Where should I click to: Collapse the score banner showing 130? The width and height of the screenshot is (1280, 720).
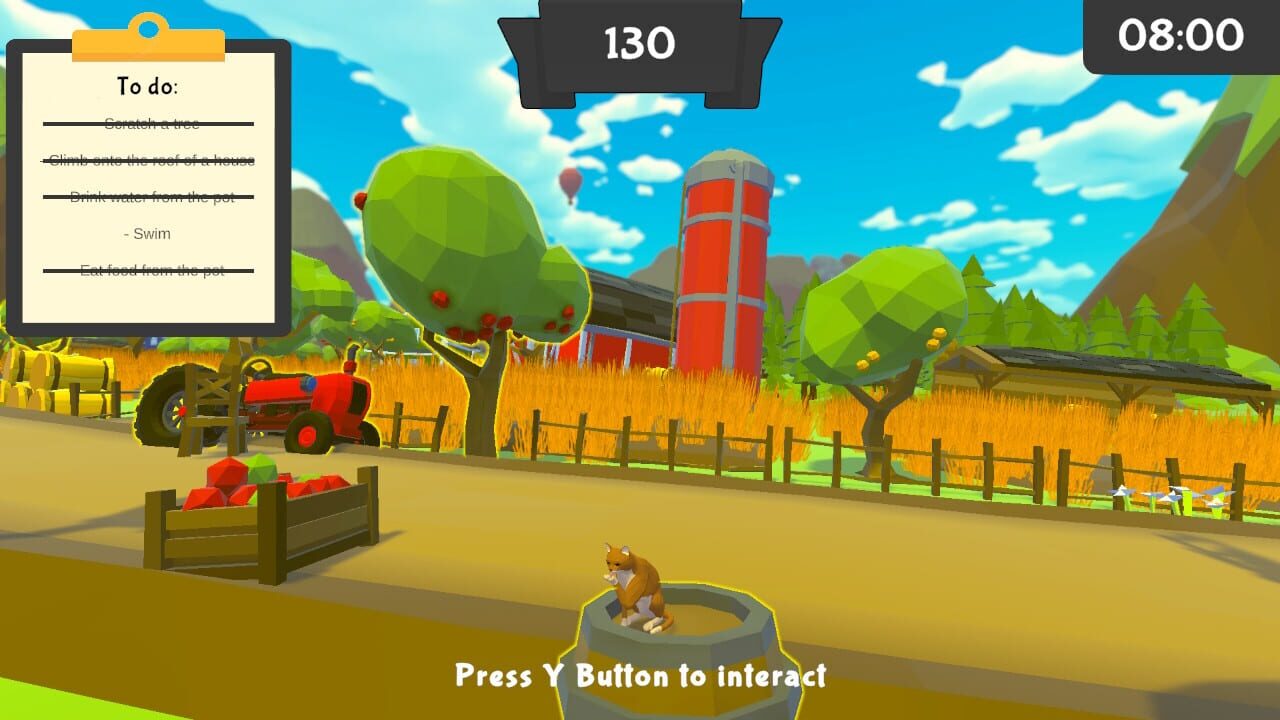pos(638,45)
